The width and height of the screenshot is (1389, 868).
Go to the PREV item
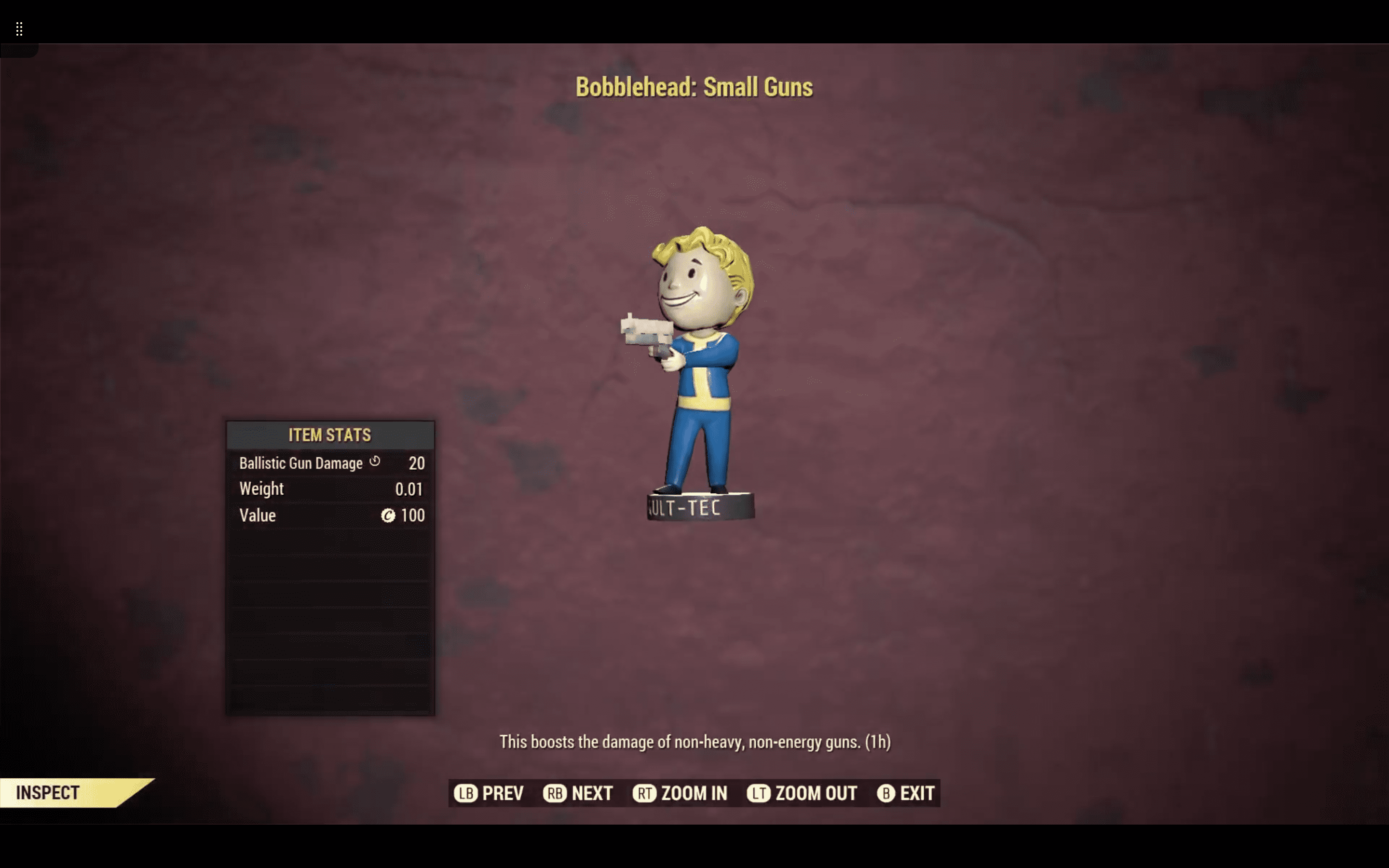(490, 793)
